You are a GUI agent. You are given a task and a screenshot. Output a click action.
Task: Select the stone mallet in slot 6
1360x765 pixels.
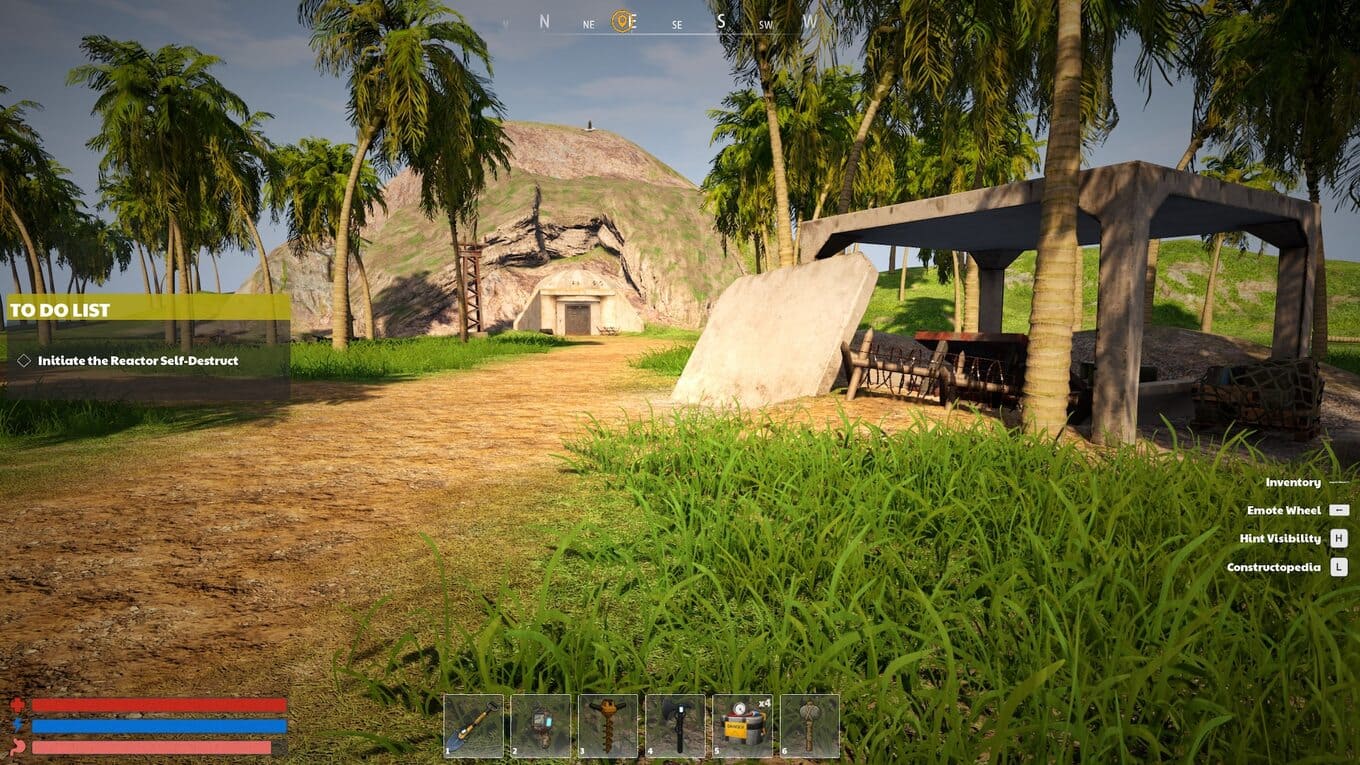[809, 725]
